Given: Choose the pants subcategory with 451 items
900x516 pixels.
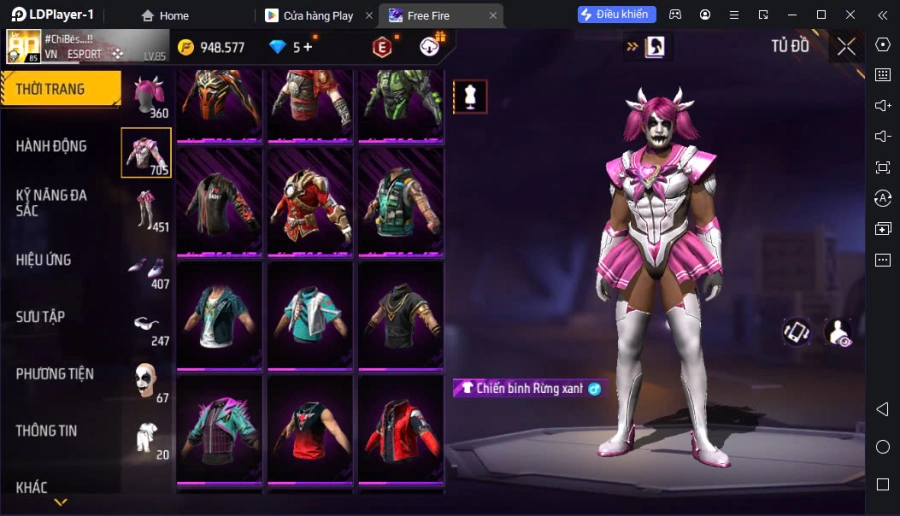Looking at the screenshot, I should coord(147,210).
